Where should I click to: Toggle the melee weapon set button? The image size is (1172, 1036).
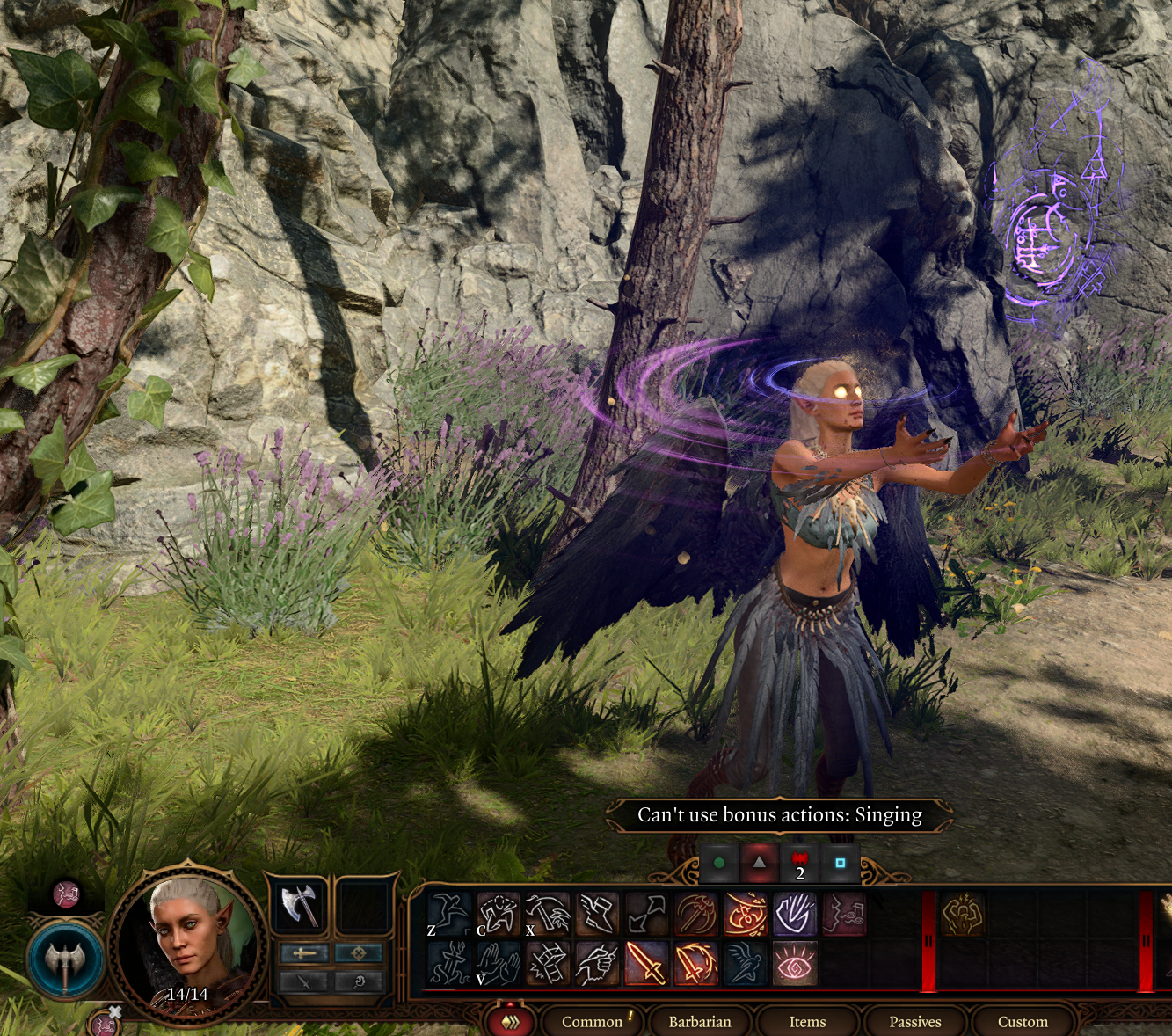[x=304, y=953]
